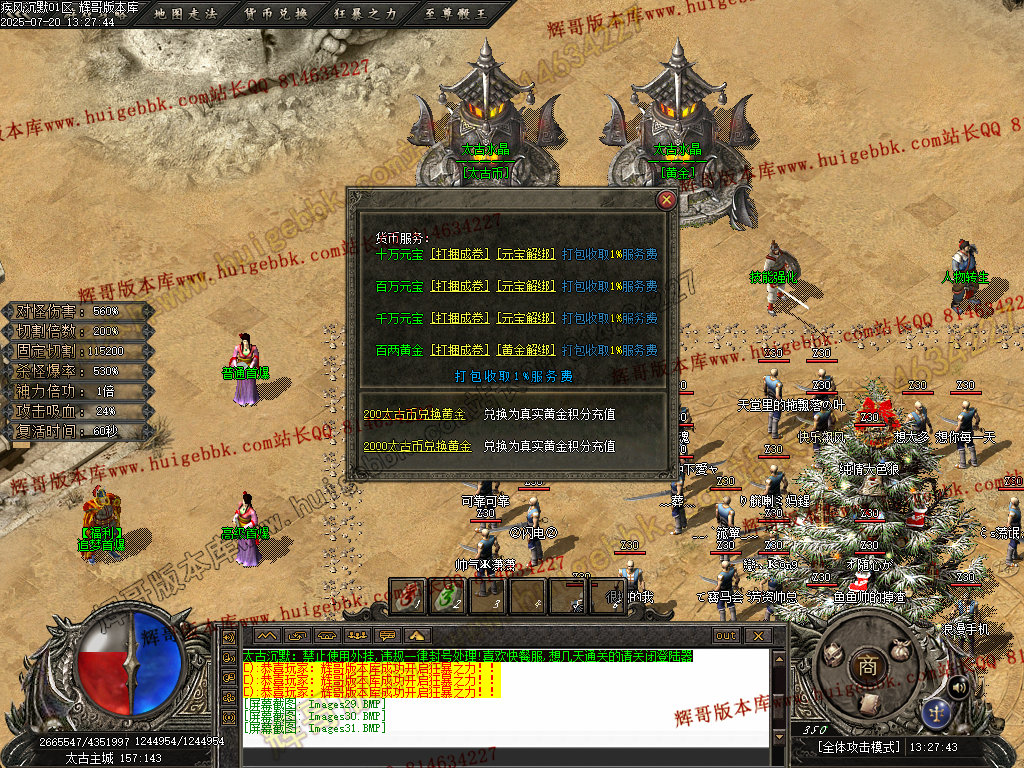
Task: Click the chat panel's out button
Action: [x=726, y=636]
